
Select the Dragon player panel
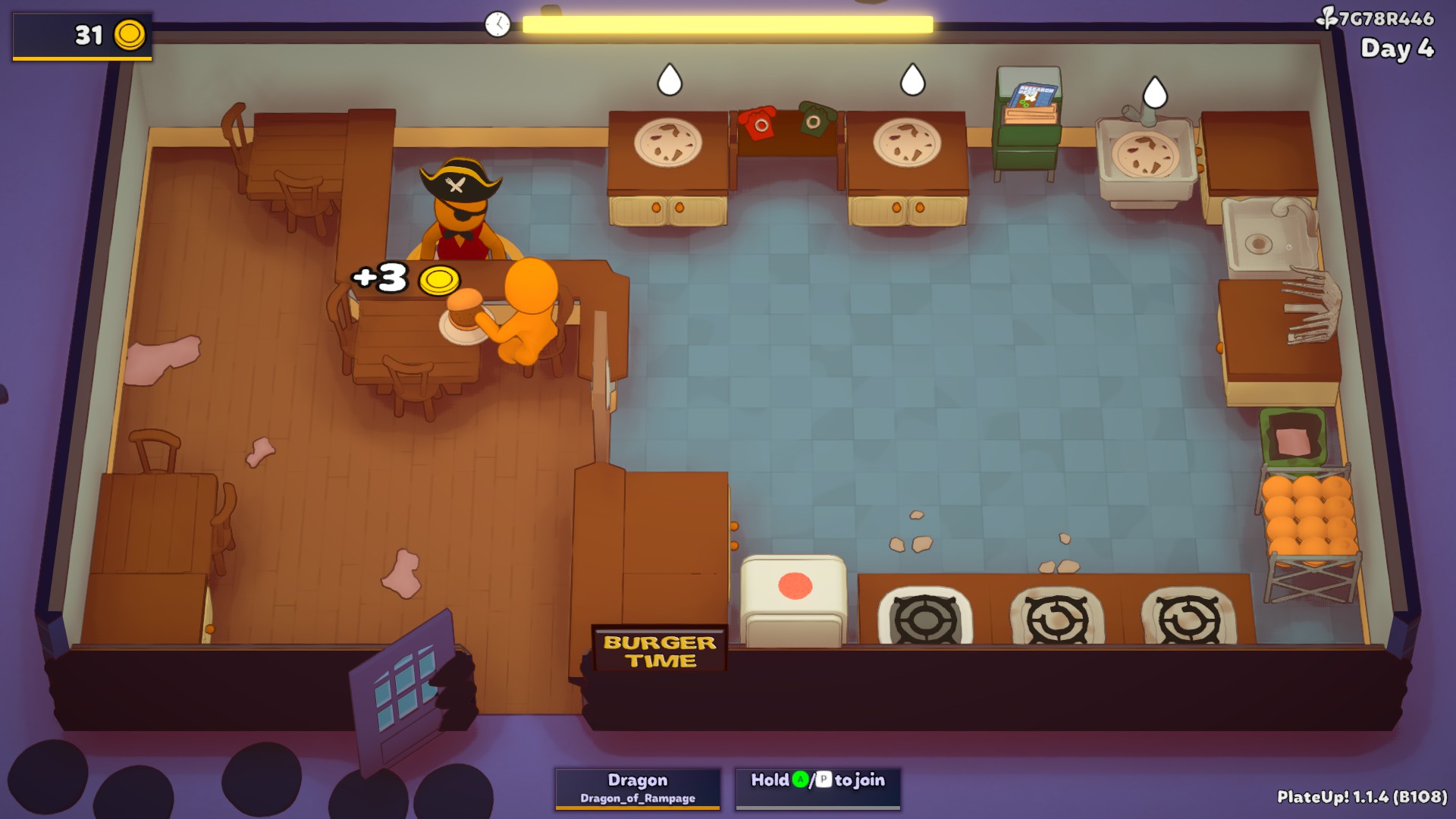coord(638,788)
